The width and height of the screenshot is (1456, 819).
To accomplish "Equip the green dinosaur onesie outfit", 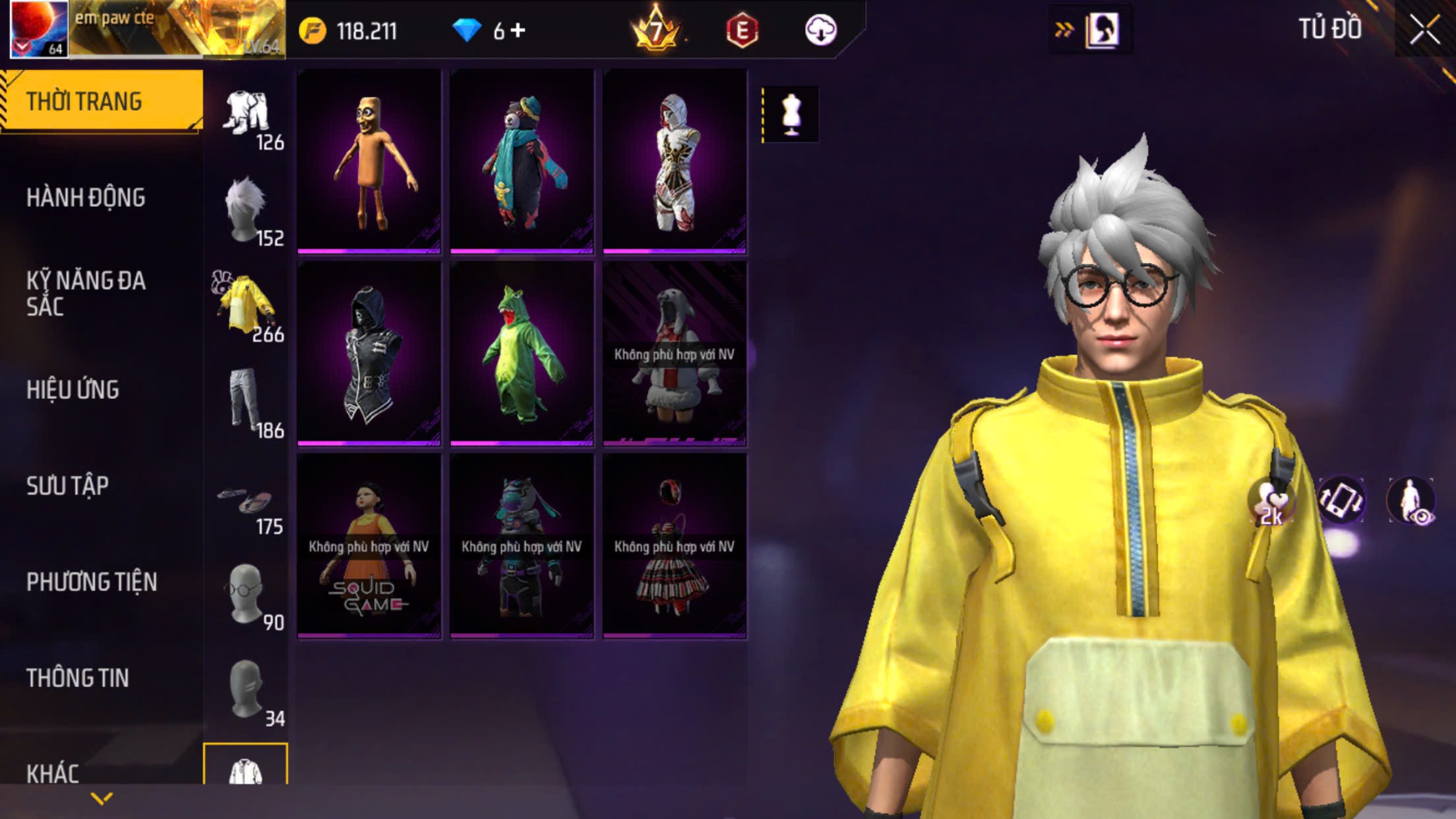I will point(522,353).
